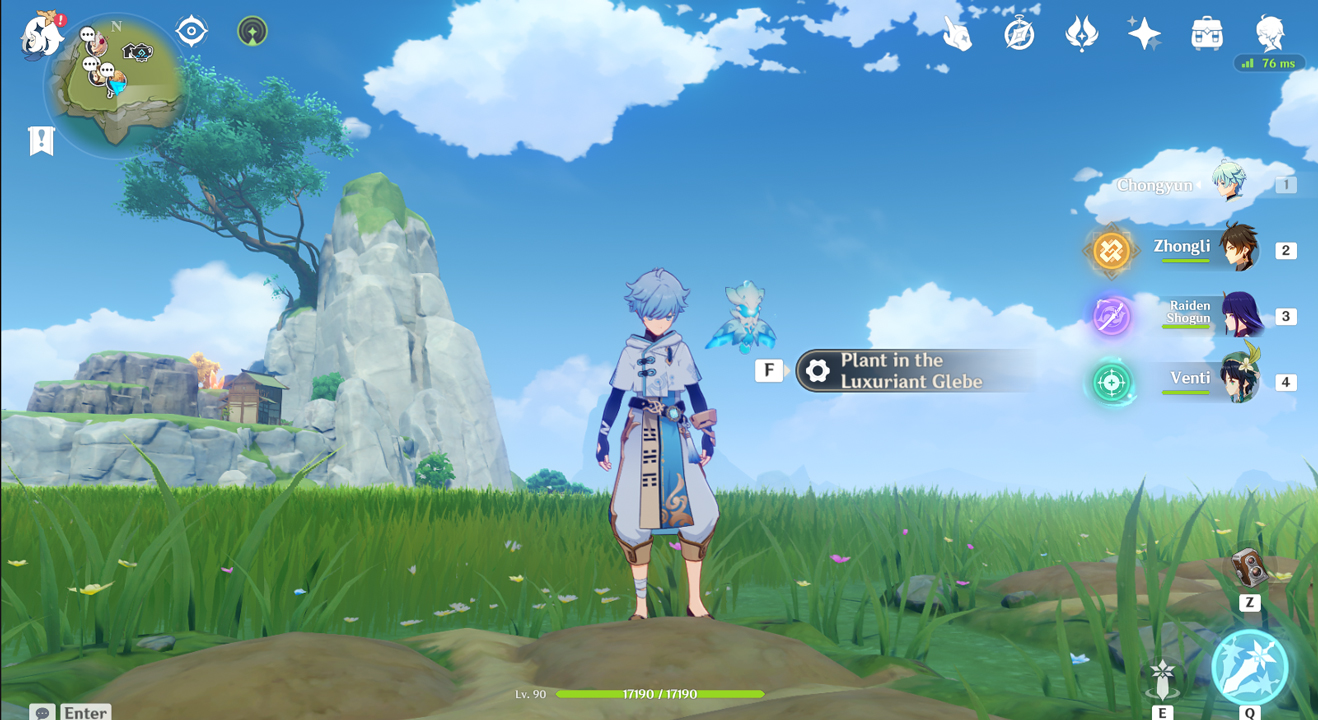Switch to Raiden Shogun via her portrait
The height and width of the screenshot is (720, 1318).
[1239, 315]
